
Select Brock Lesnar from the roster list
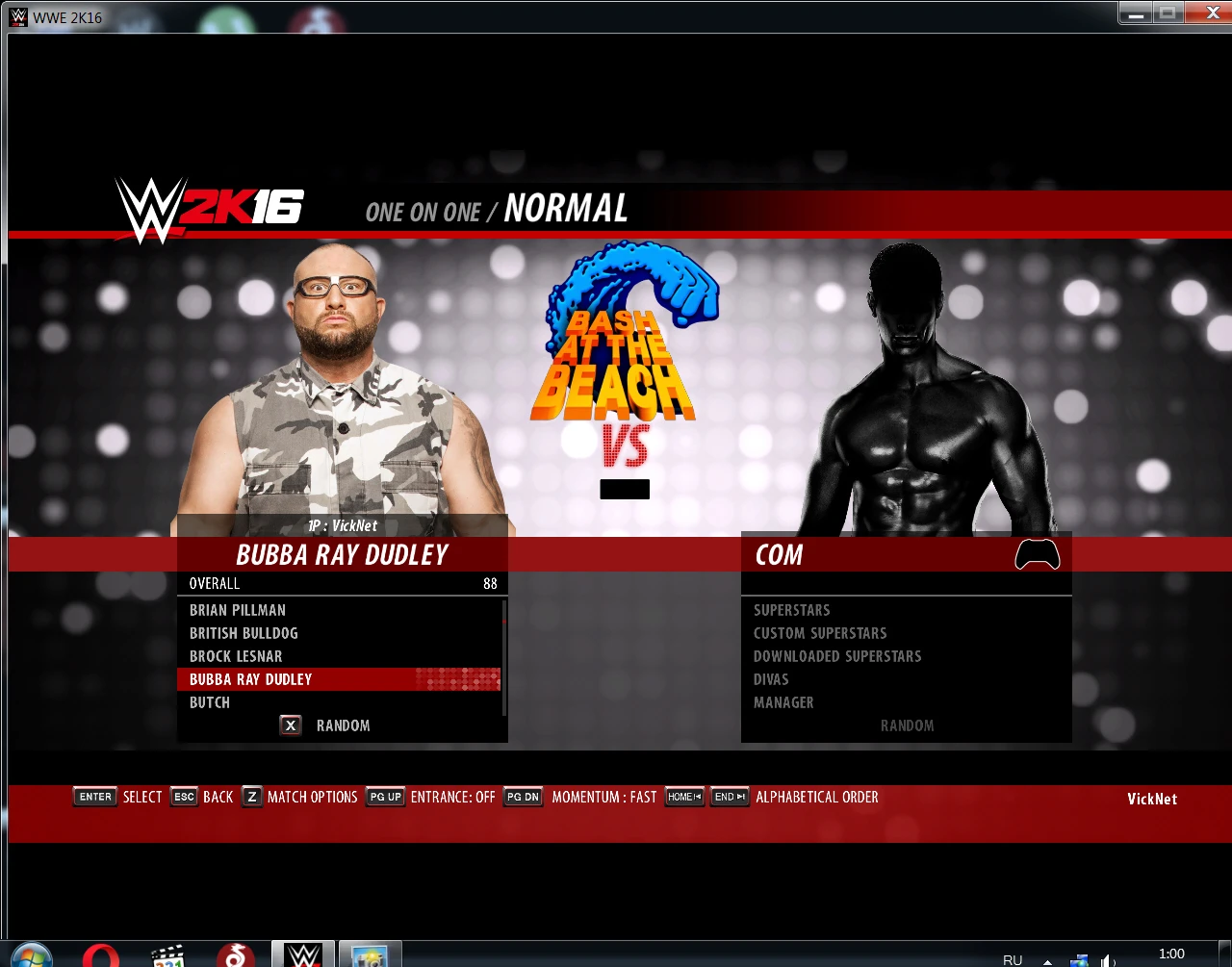(x=235, y=655)
